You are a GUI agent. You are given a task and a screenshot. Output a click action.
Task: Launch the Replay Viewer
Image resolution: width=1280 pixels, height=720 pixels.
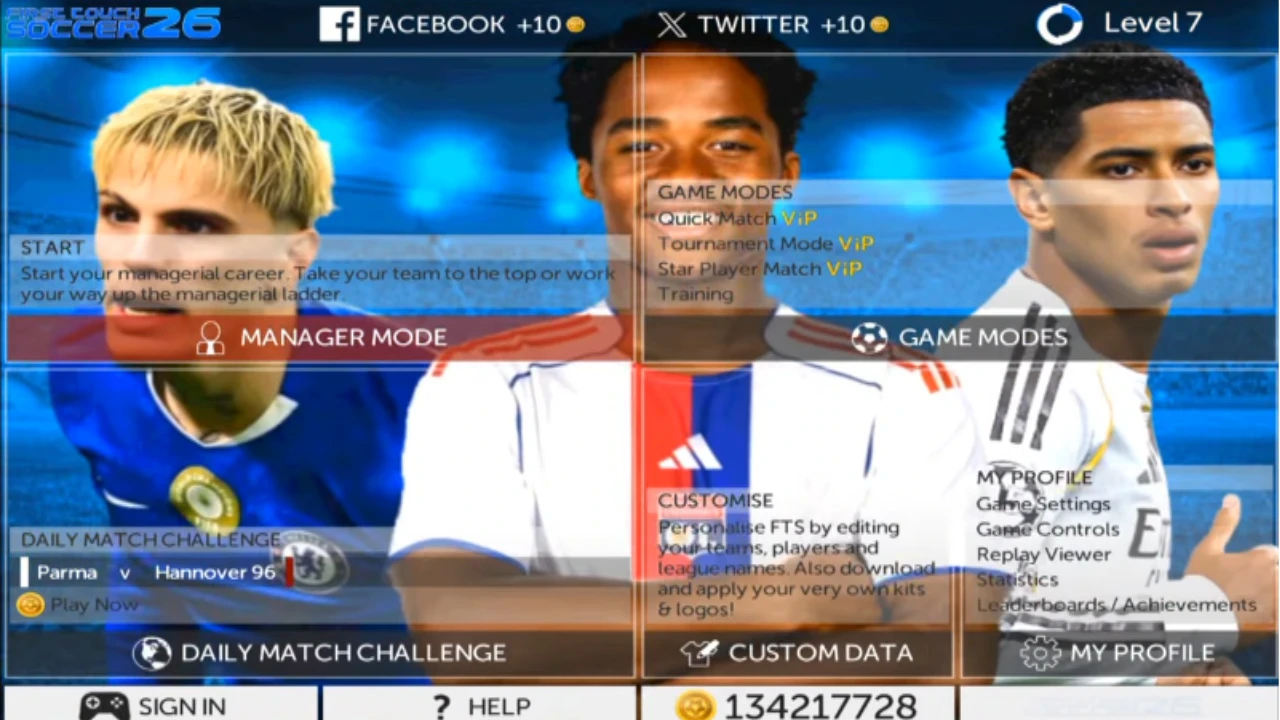tap(1043, 554)
